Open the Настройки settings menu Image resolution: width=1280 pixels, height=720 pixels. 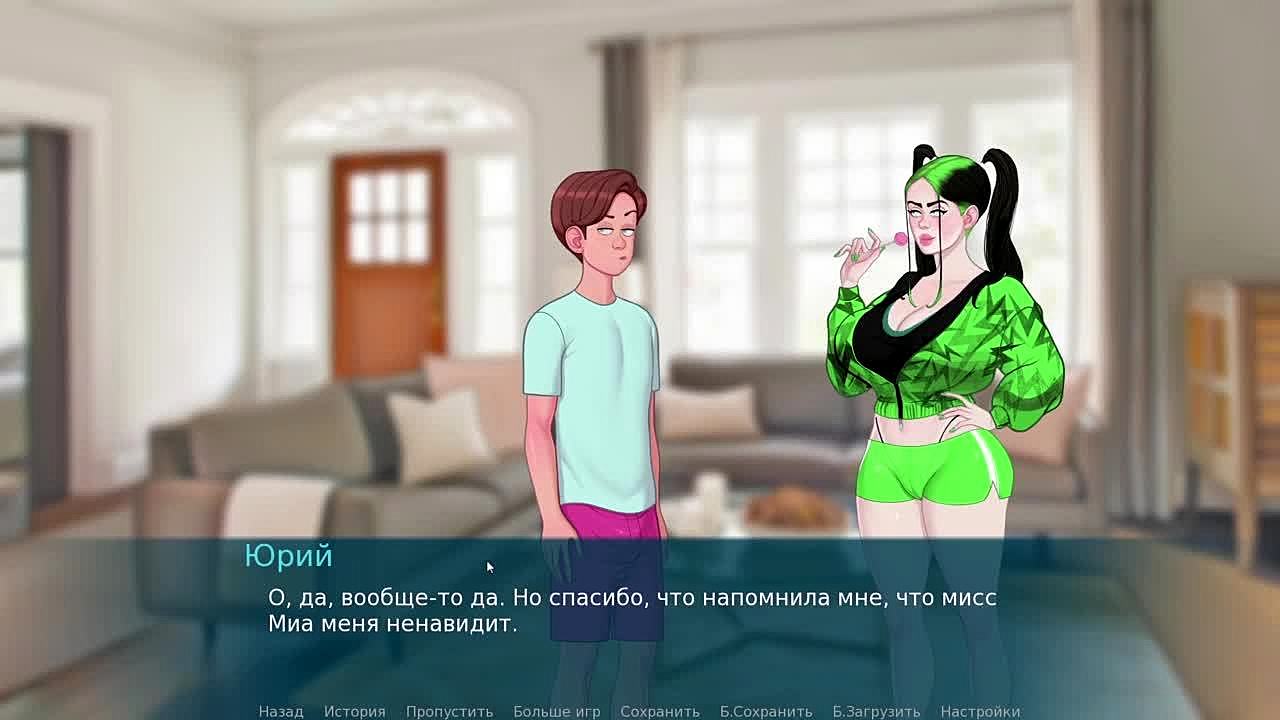pyautogui.click(x=980, y=711)
